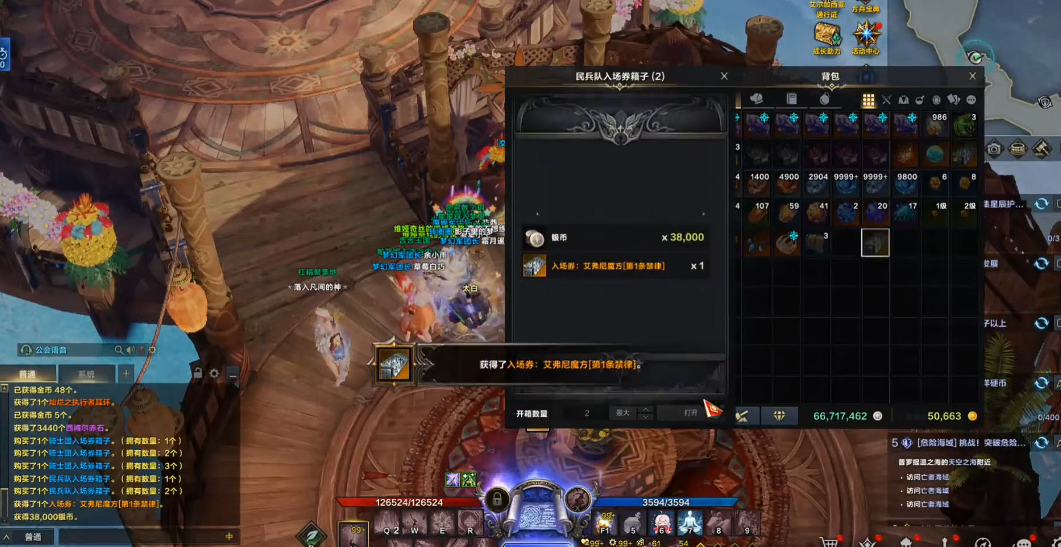Open the 成长助力 growth support icon
1061x547 pixels.
[x=827, y=36]
